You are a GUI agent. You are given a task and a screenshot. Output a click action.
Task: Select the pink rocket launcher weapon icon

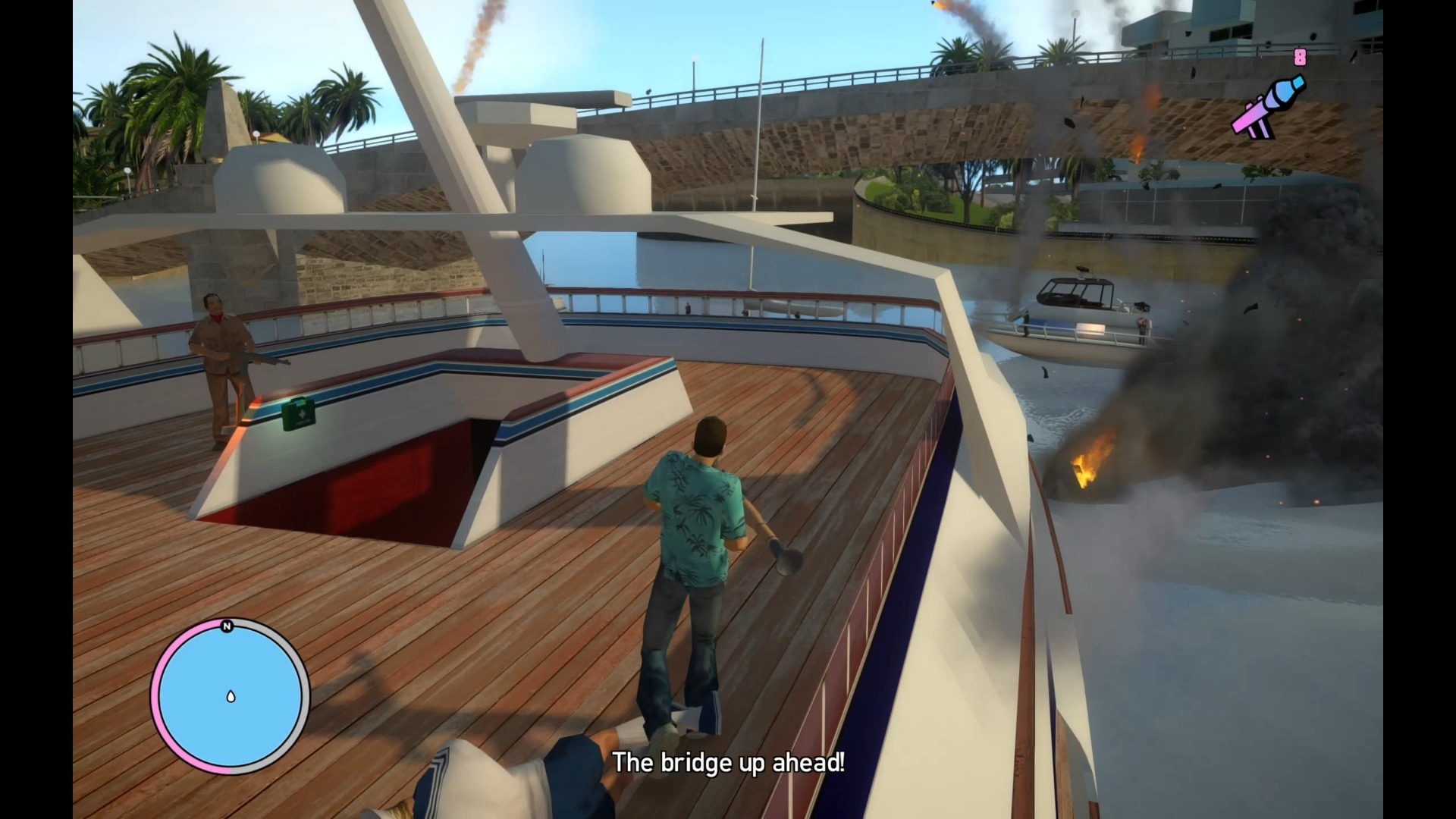point(1267,108)
